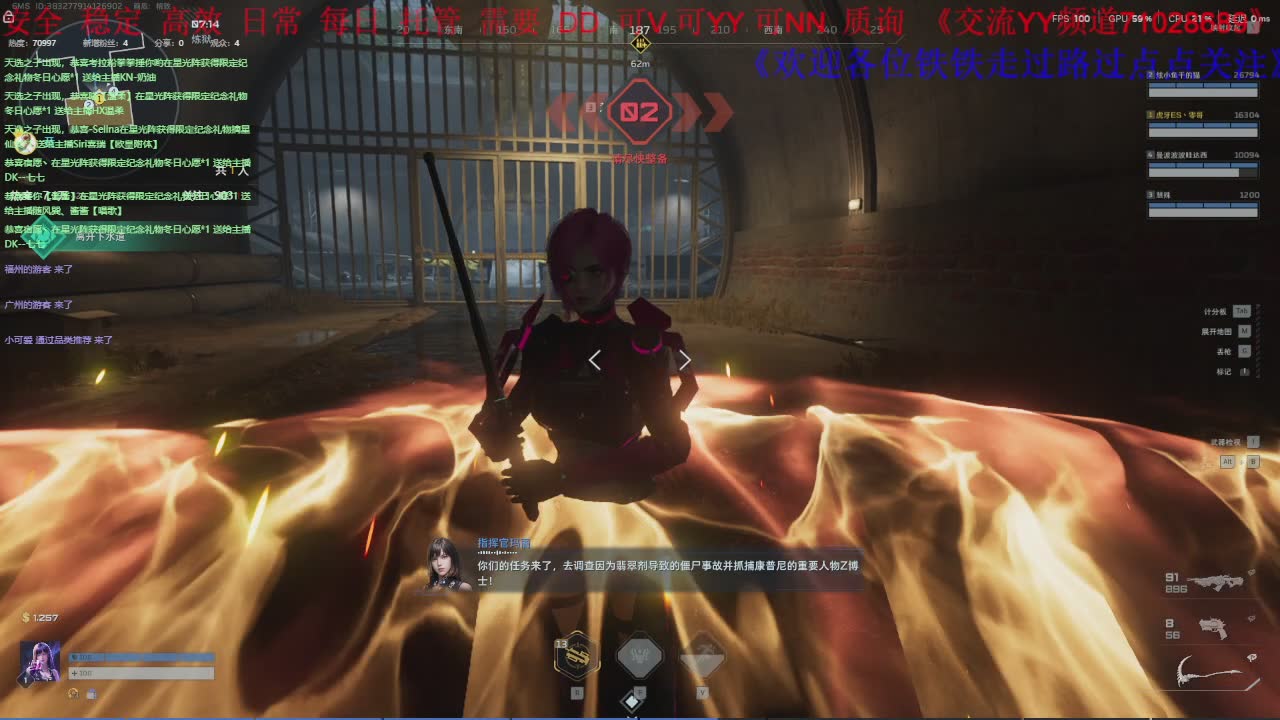
Task: Select teammate row with score 1200
Action: pyautogui.click(x=1203, y=203)
